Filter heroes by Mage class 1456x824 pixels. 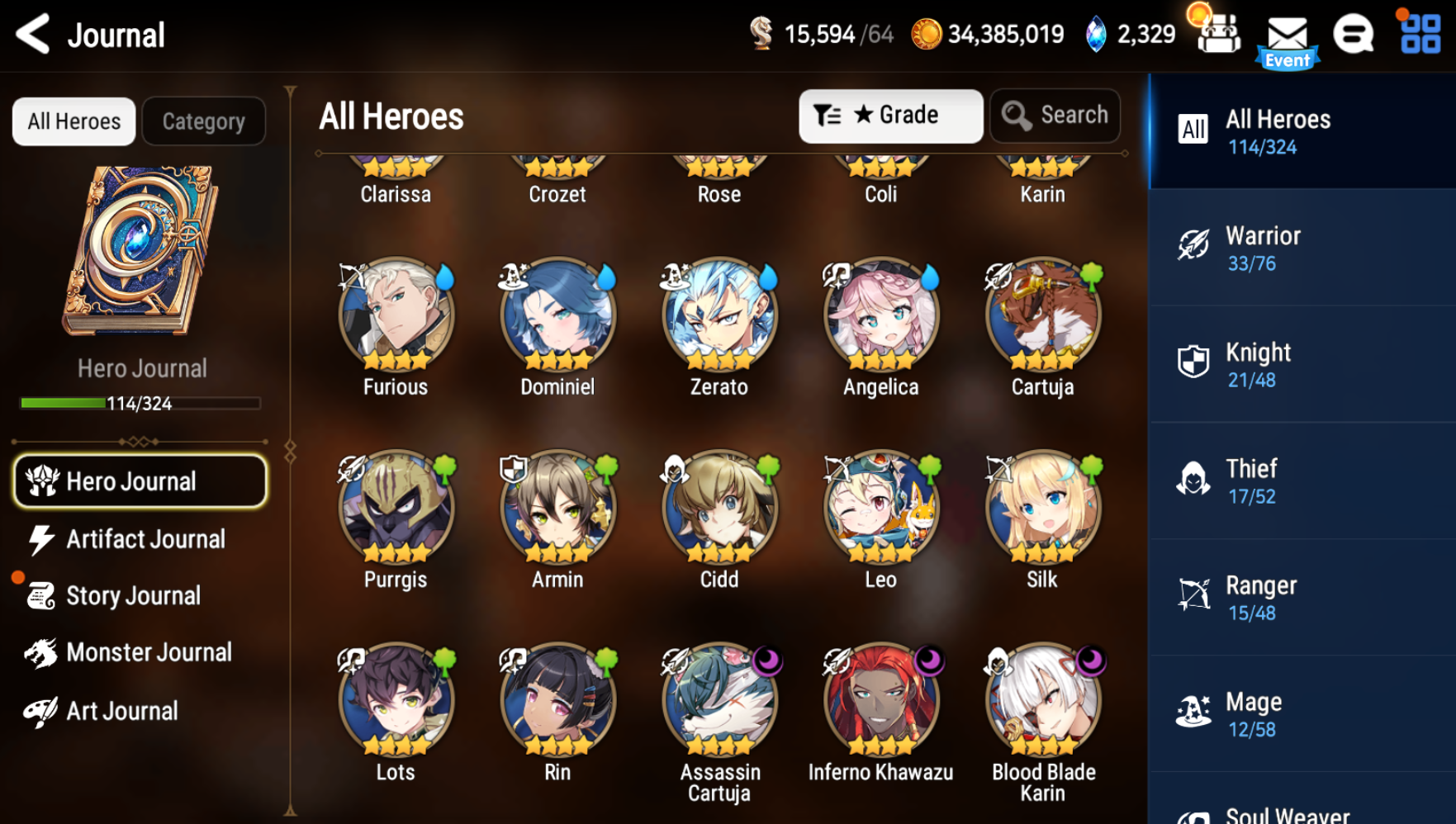pyautogui.click(x=1302, y=713)
